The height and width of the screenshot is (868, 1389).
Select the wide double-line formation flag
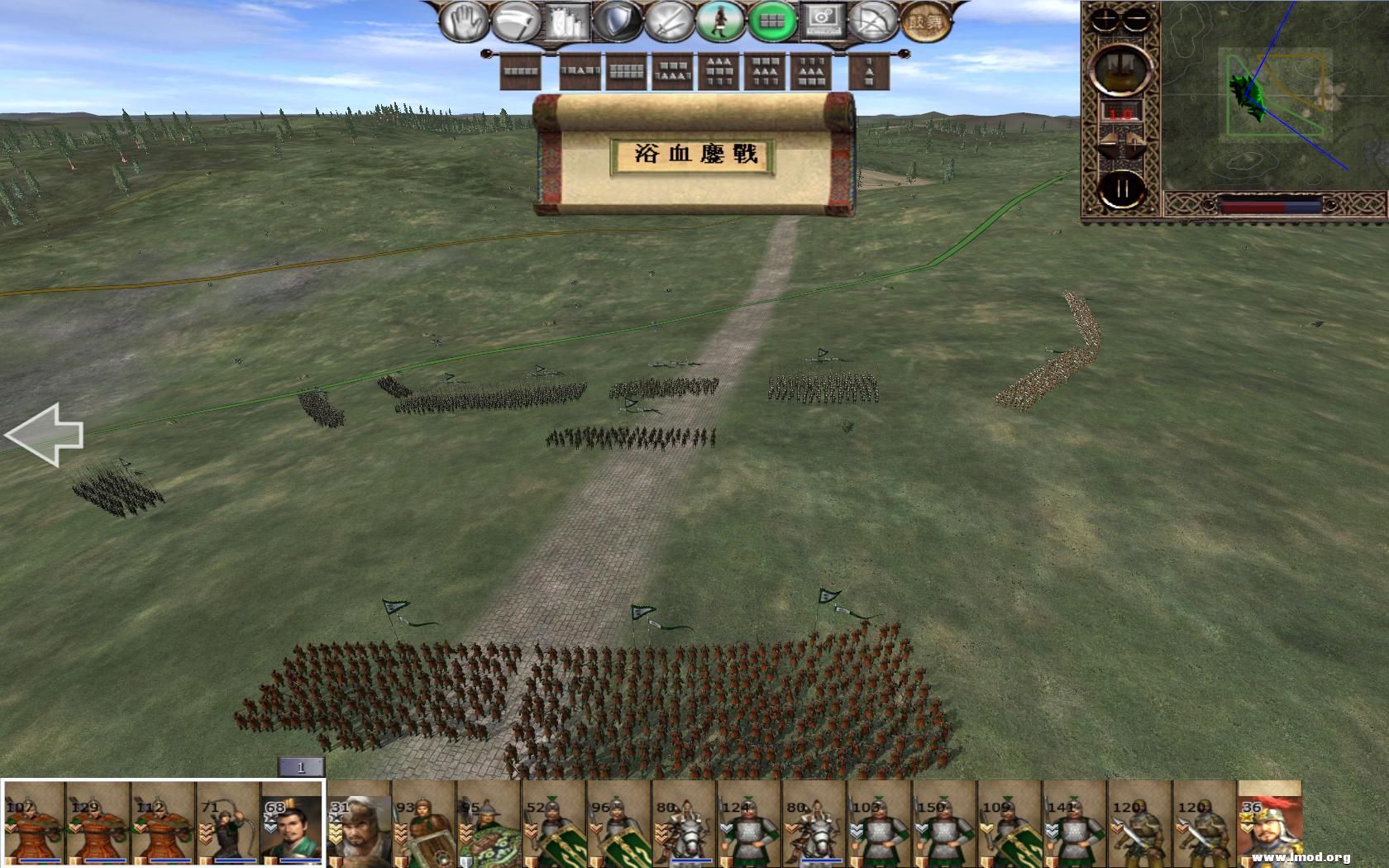(x=627, y=70)
